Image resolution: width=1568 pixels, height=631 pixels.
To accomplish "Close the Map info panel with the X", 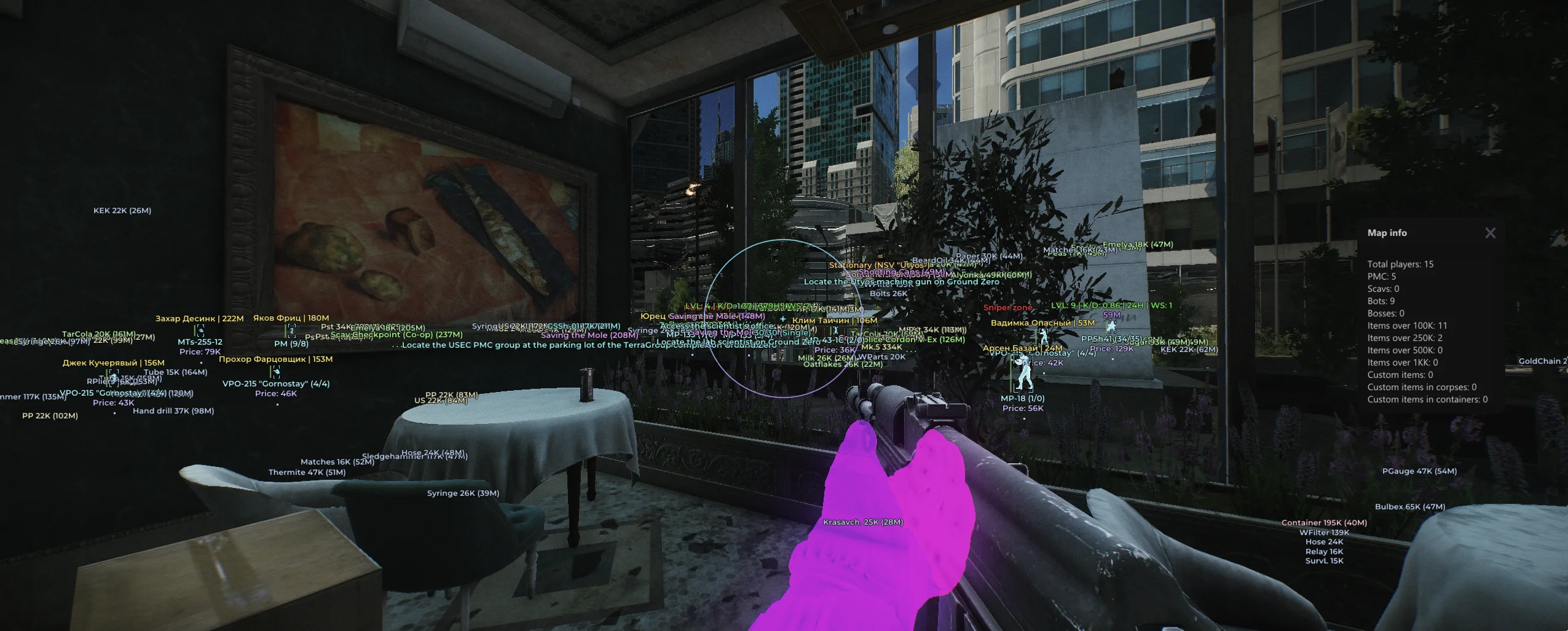I will (1490, 233).
